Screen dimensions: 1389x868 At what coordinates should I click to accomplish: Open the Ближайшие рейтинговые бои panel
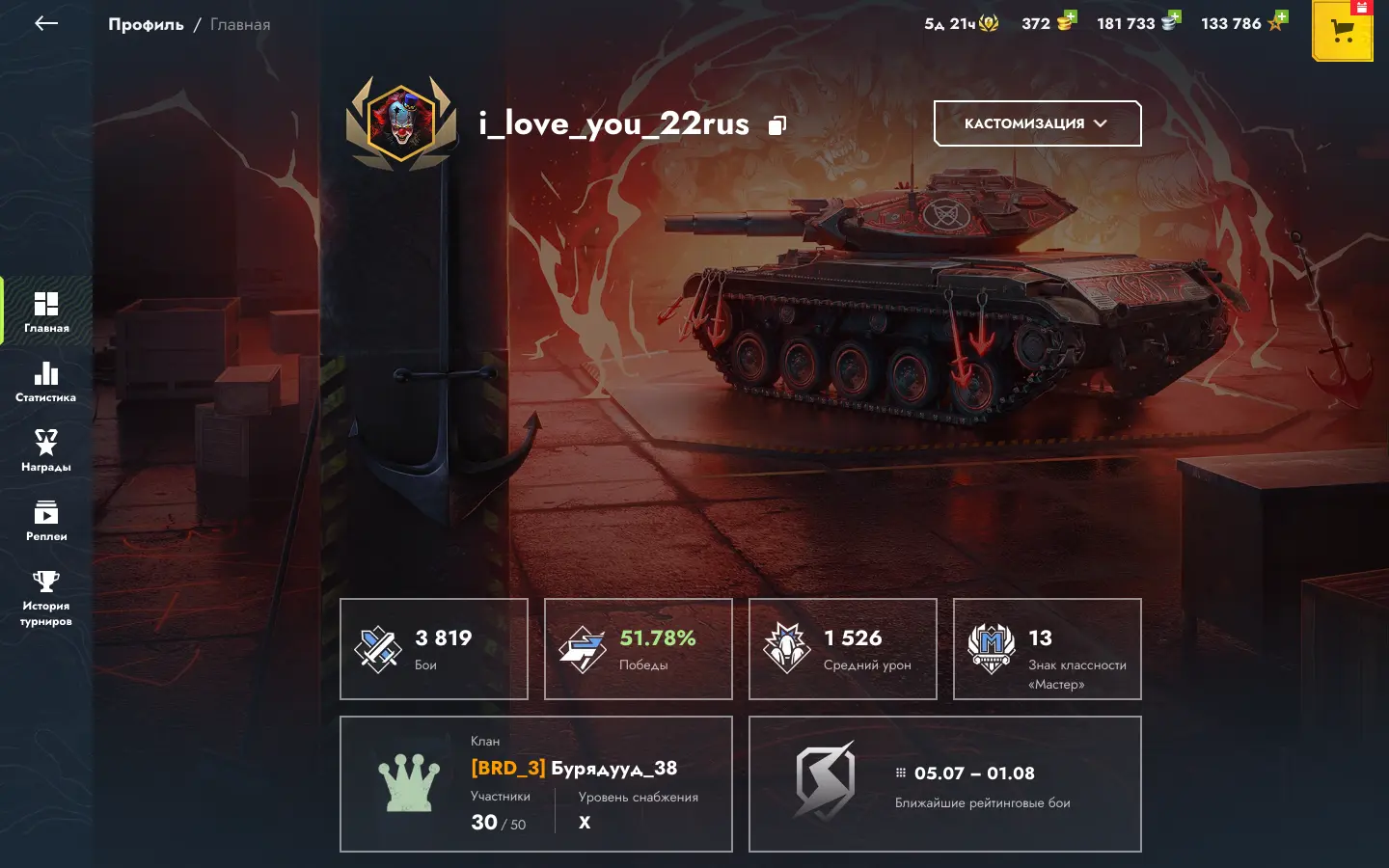point(945,784)
